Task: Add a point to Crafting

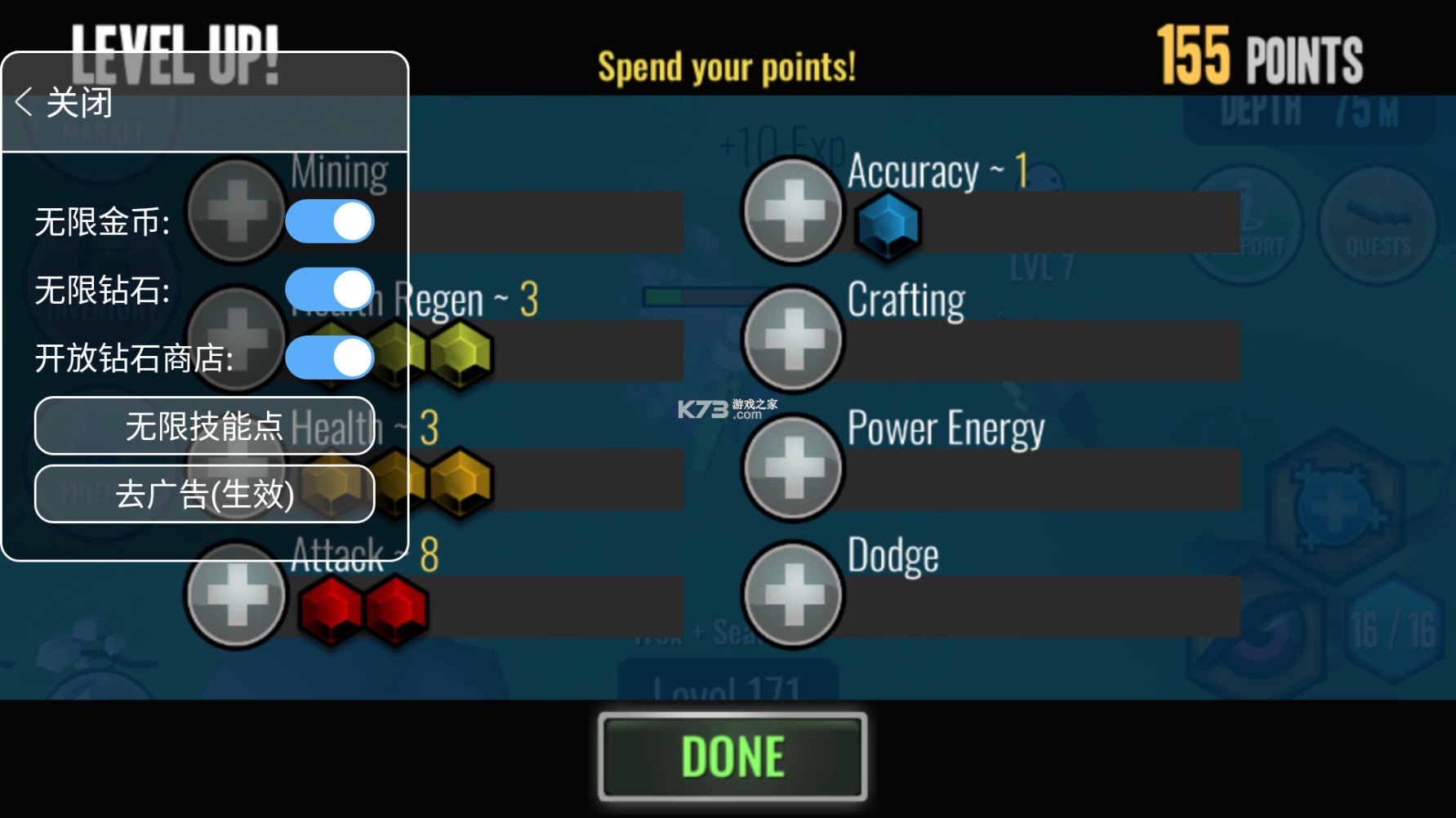Action: [792, 339]
